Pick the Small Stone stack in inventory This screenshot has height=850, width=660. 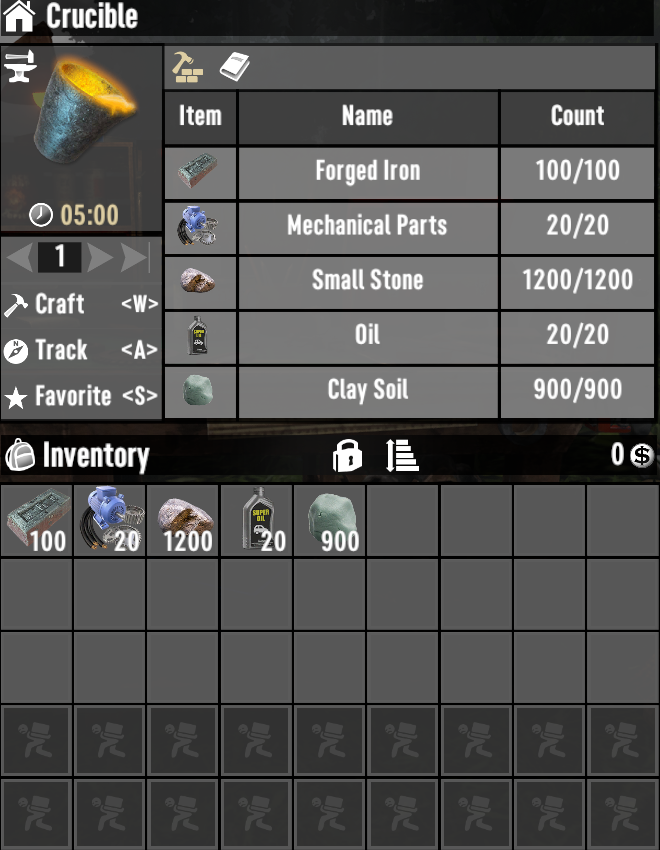(183, 521)
